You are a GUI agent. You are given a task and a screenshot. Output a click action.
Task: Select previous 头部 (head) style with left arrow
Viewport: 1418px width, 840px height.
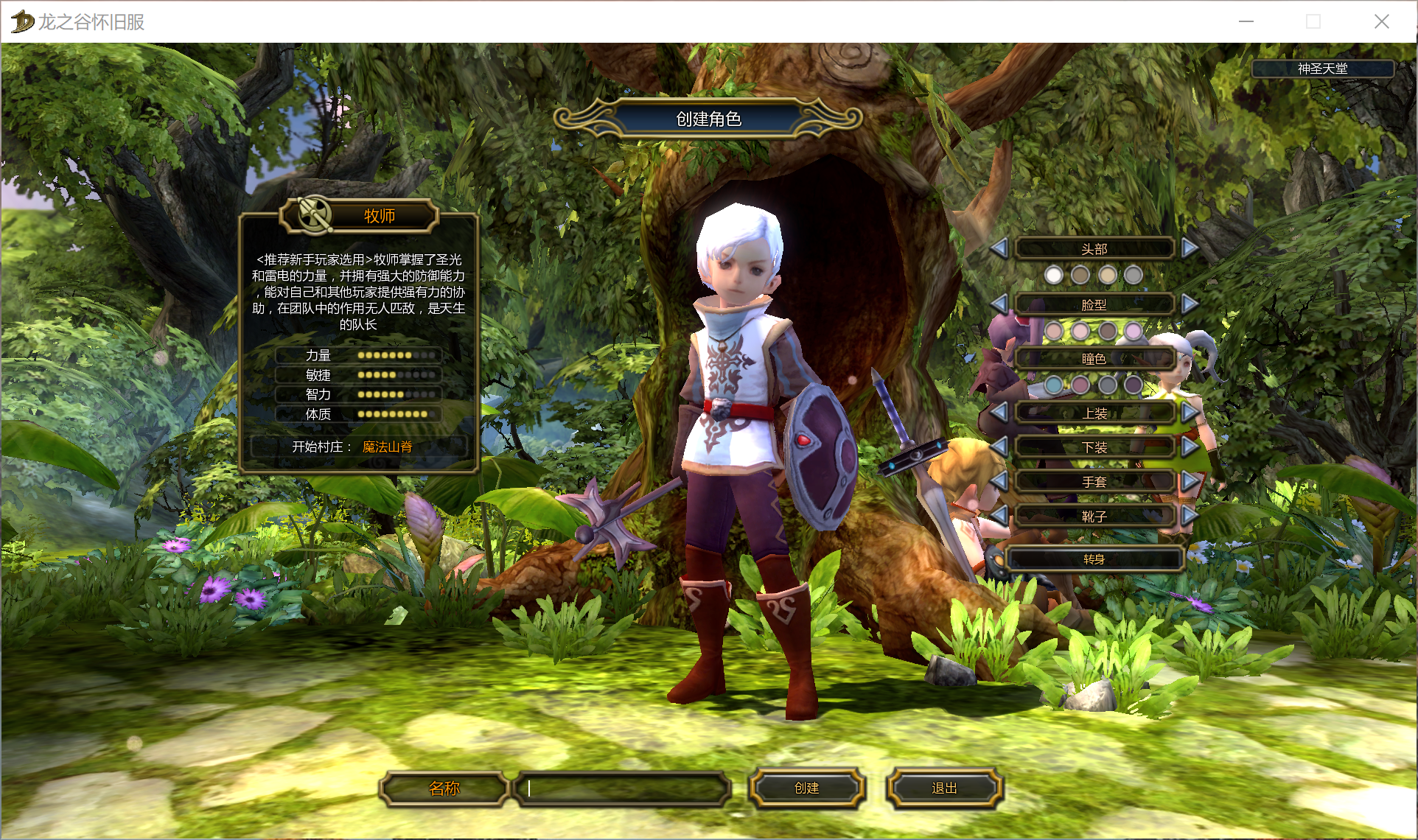(x=999, y=248)
